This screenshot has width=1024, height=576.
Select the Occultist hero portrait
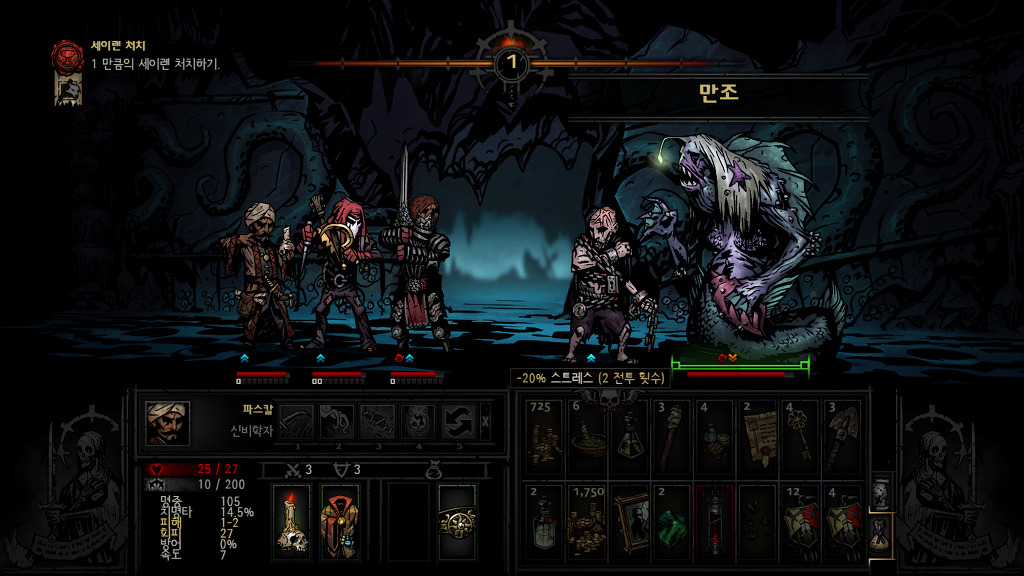tap(167, 422)
